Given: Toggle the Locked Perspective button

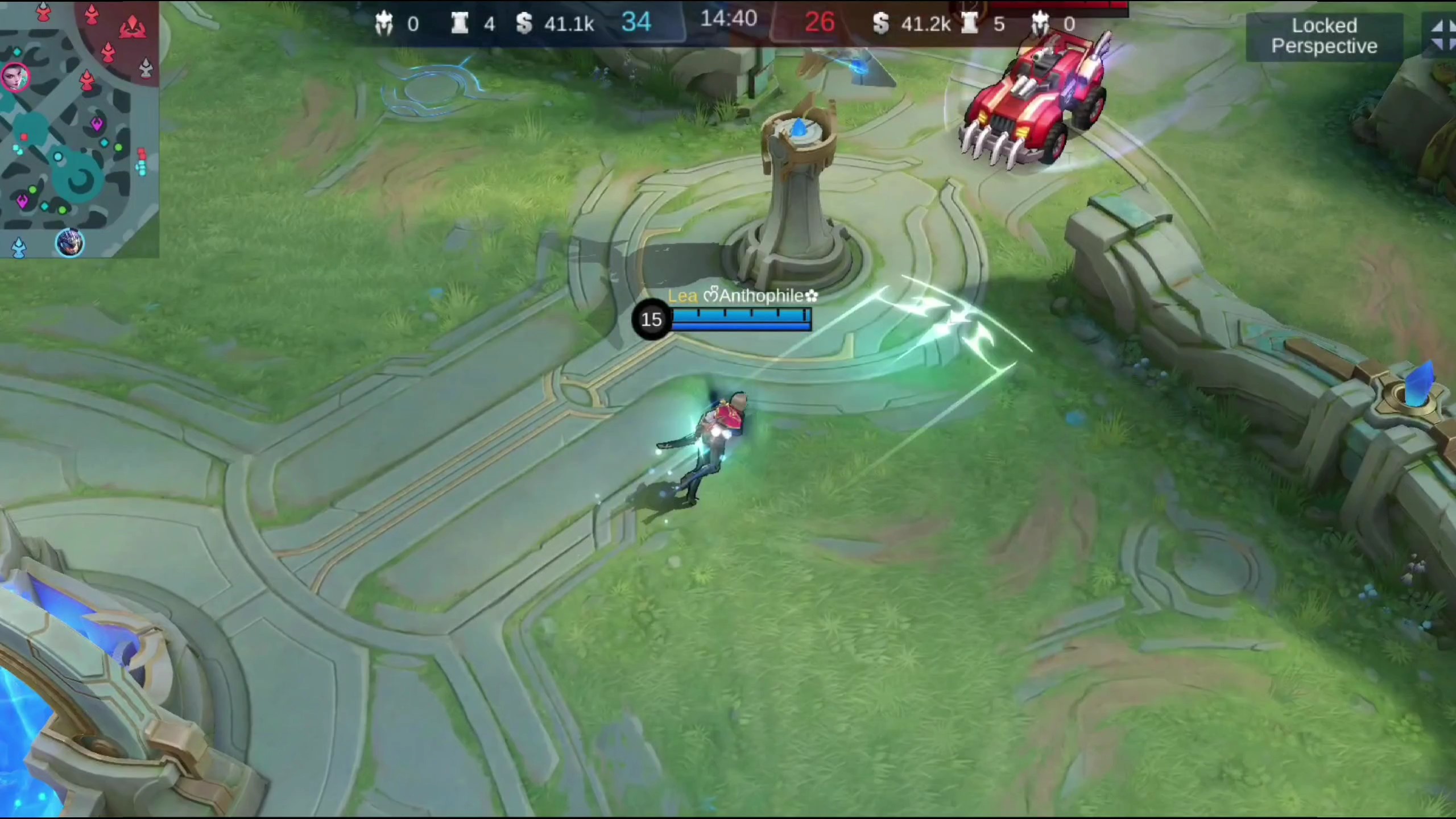Looking at the screenshot, I should (1324, 36).
